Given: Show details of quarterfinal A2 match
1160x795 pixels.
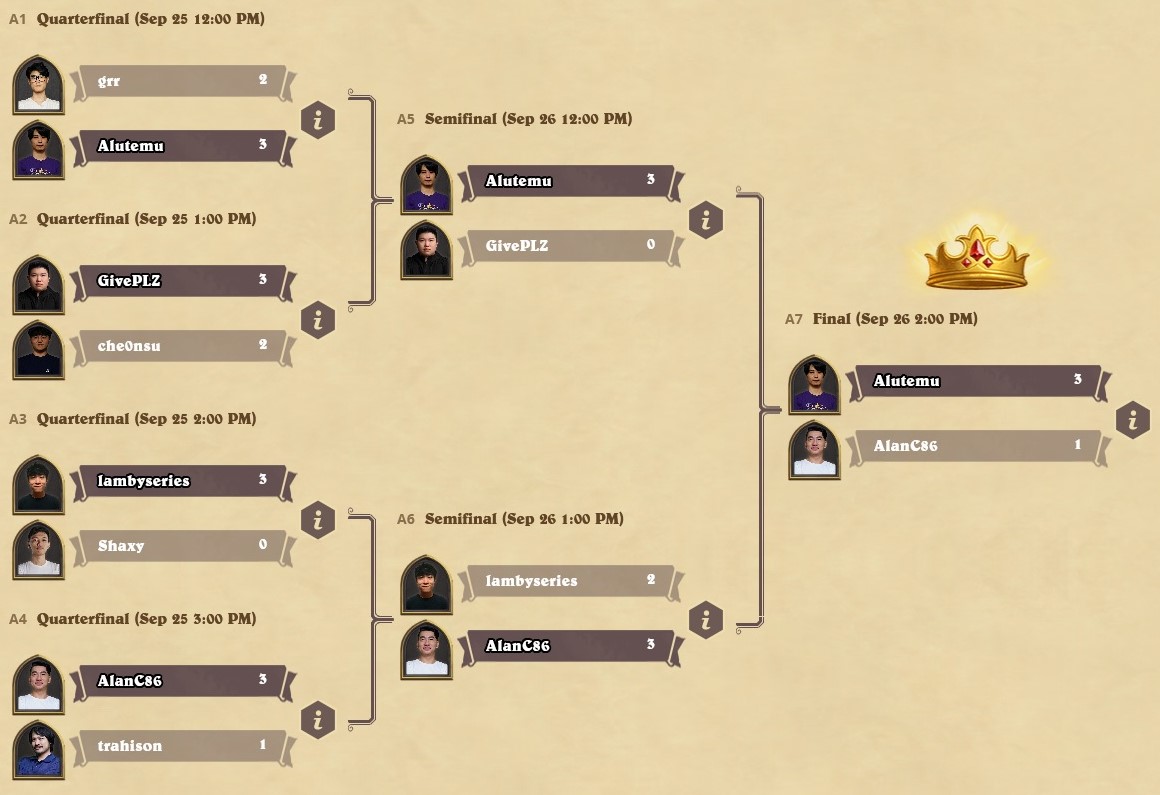Looking at the screenshot, I should point(318,320).
